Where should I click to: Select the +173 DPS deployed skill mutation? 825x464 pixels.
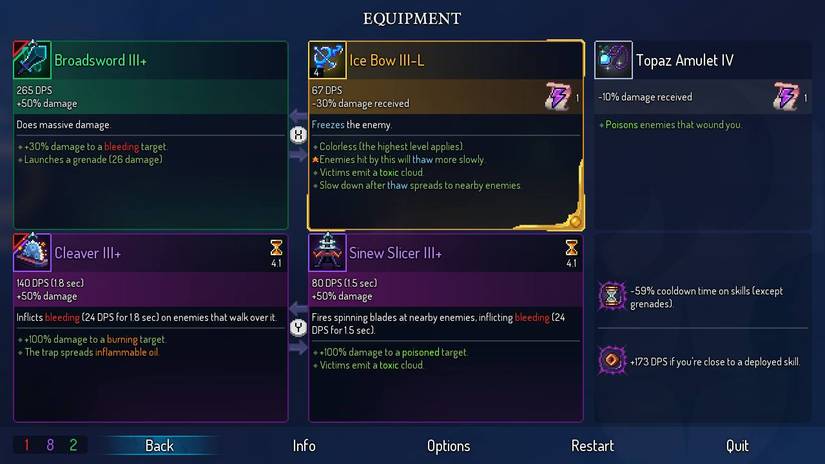pos(704,361)
